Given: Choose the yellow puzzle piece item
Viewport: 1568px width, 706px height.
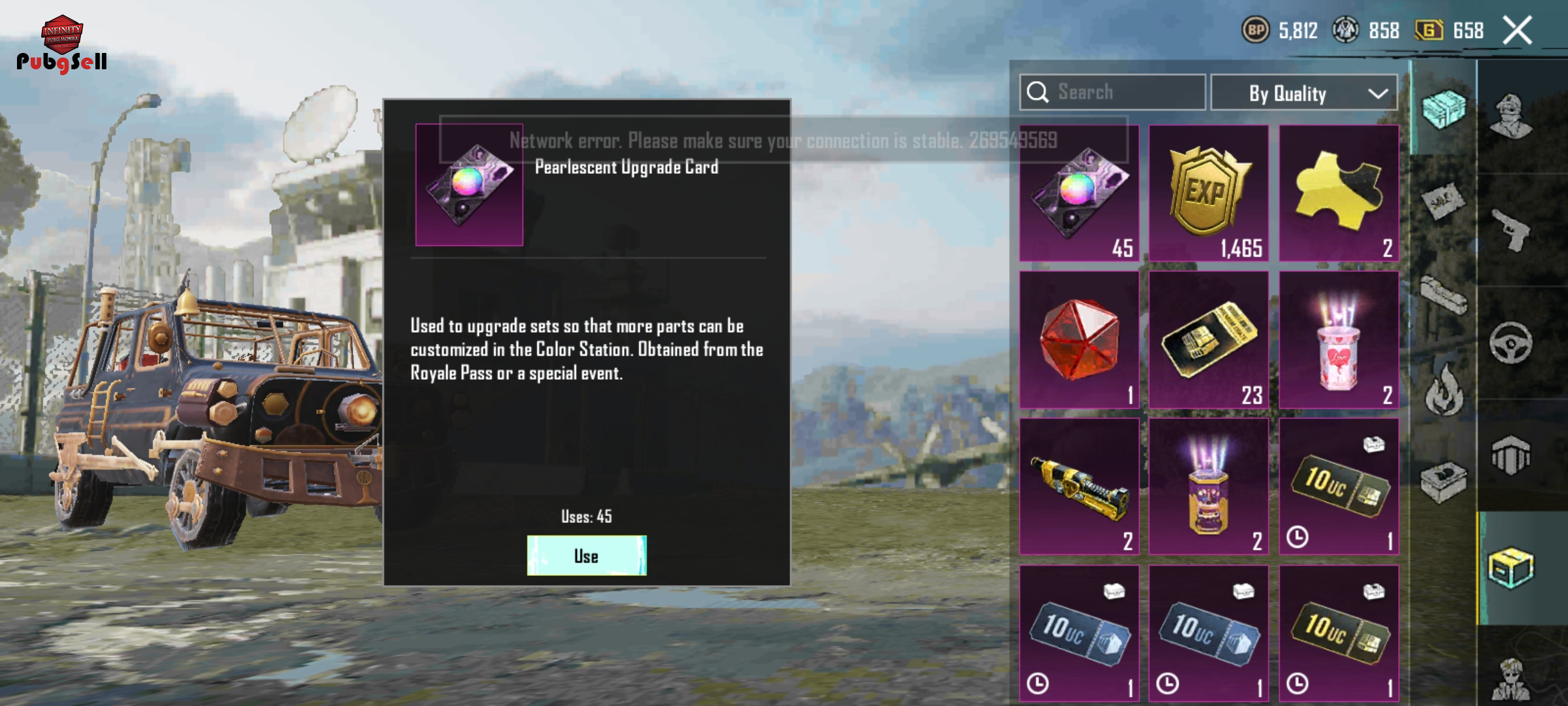Looking at the screenshot, I should coord(1338,193).
